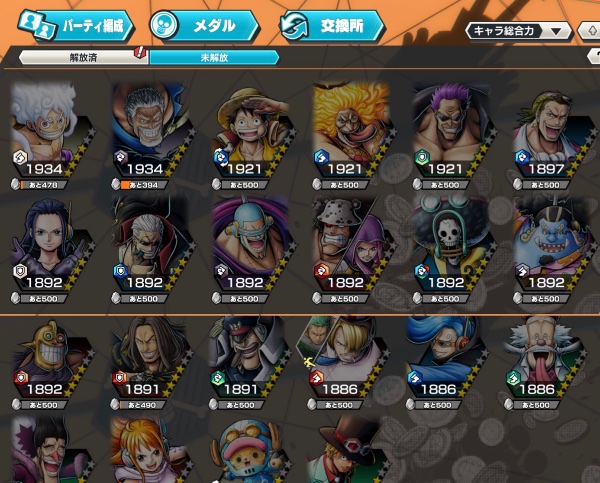Select the purple-haired Zephyr character tile

[x=452, y=130]
